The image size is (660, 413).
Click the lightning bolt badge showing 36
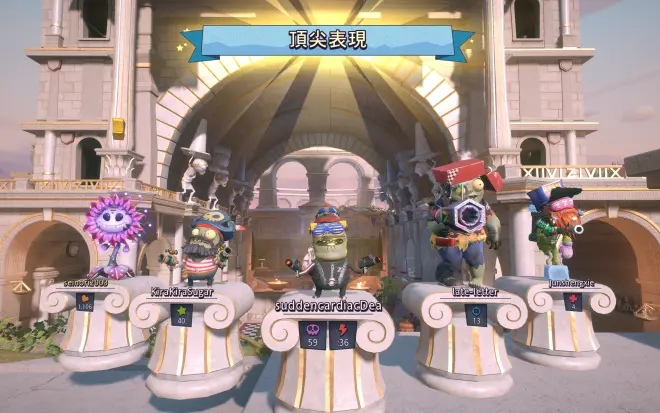click(343, 335)
